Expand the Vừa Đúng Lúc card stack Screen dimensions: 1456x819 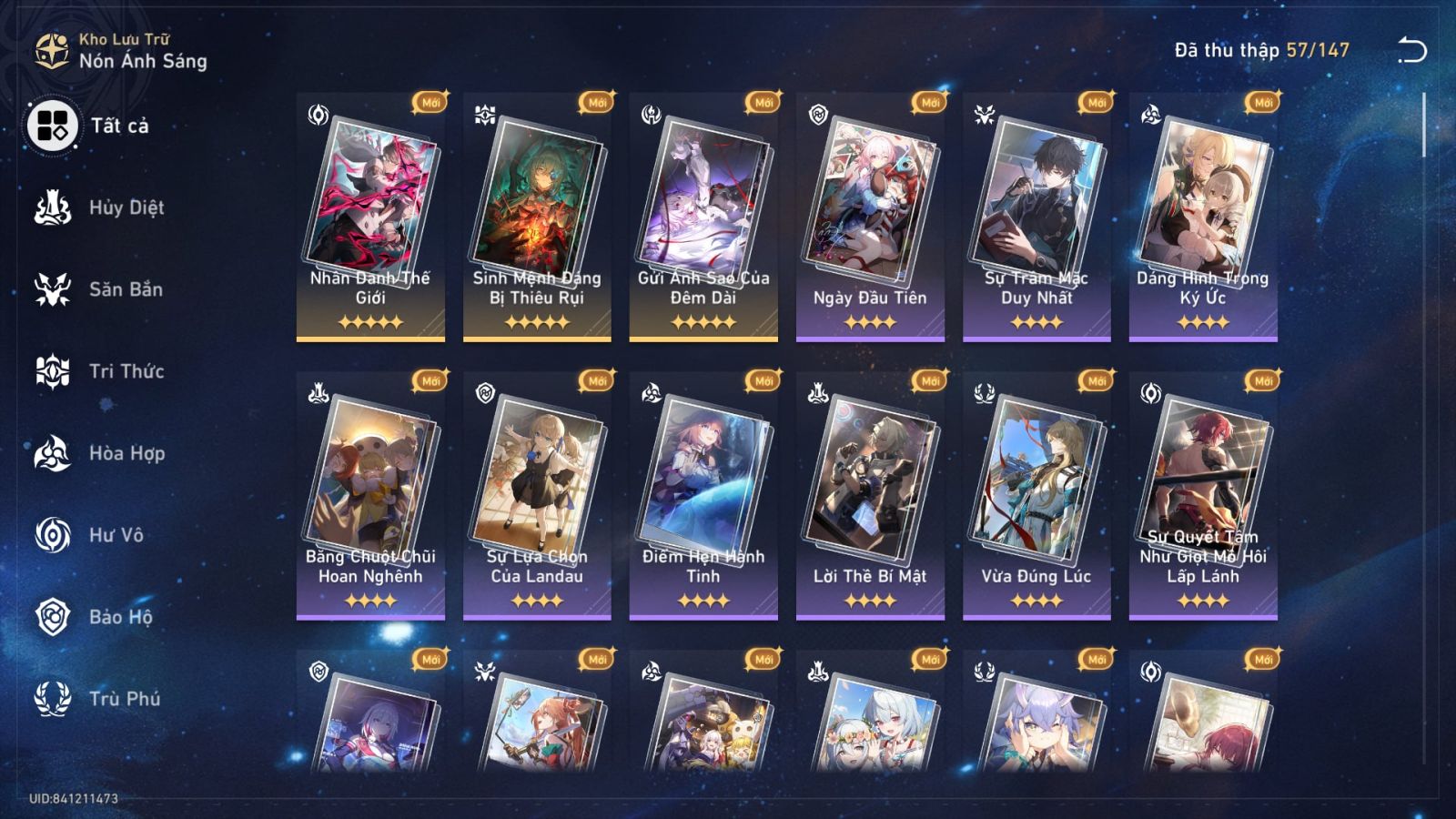pyautogui.click(x=1041, y=478)
